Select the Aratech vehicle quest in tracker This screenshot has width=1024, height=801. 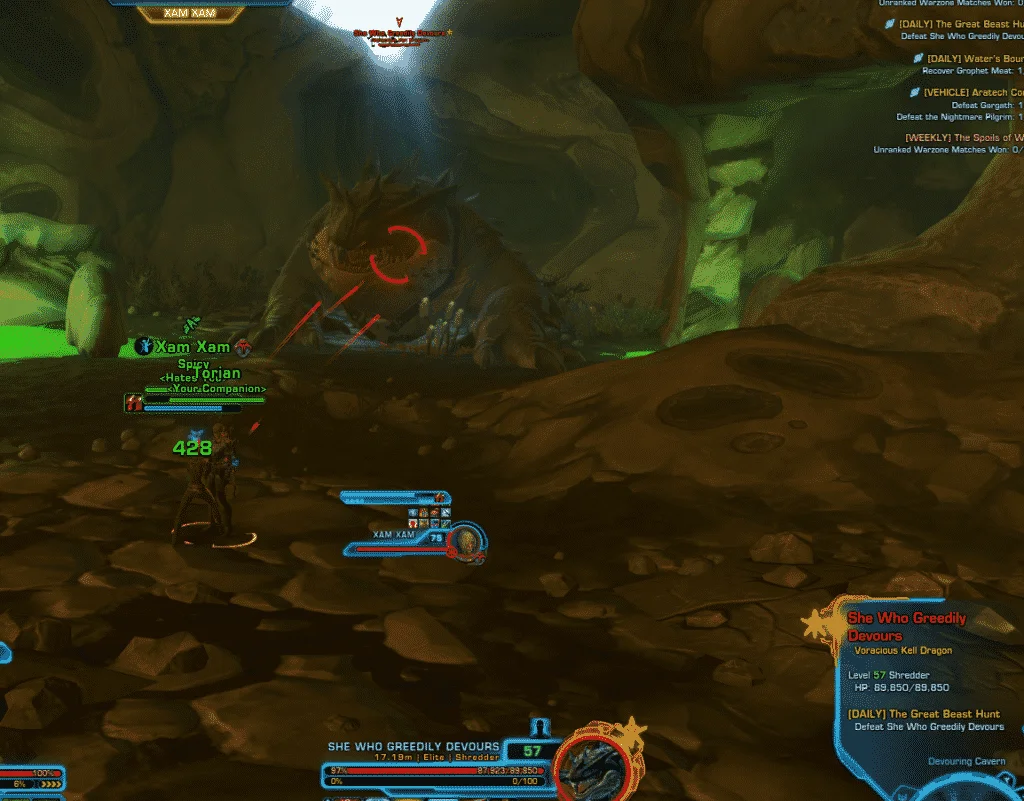(x=968, y=92)
